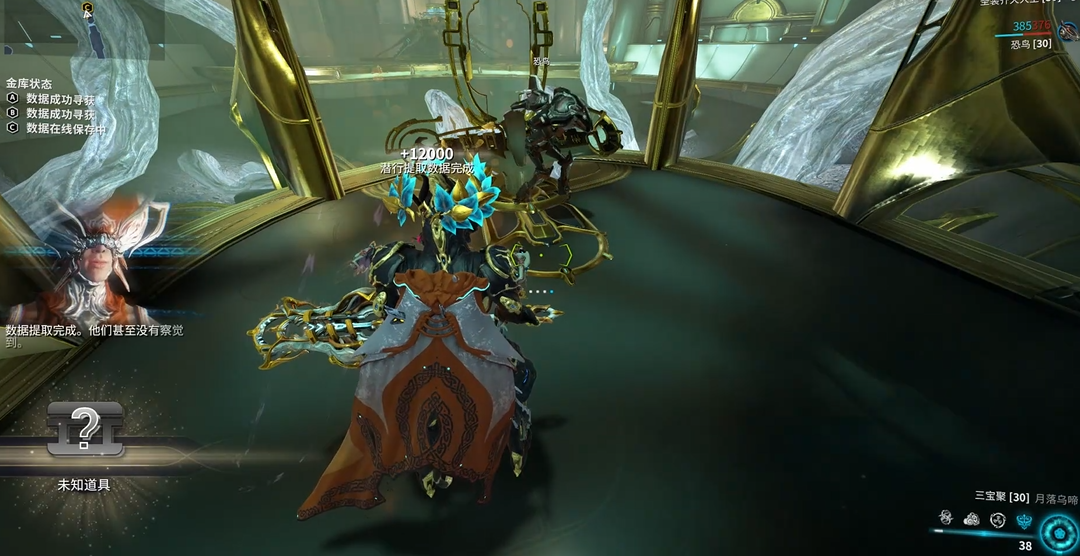
Task: Activate the cloud ability icon
Action: point(970,519)
